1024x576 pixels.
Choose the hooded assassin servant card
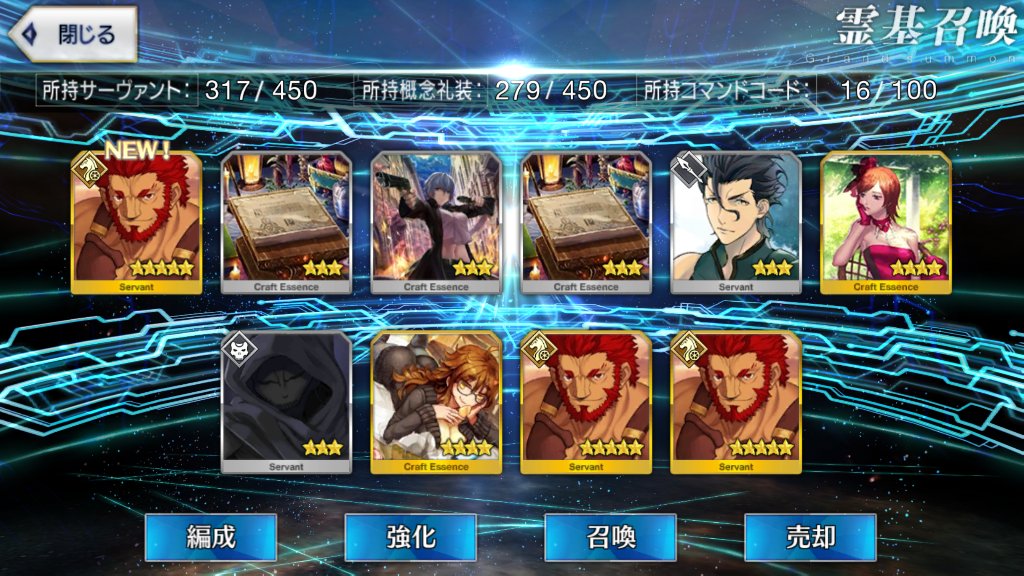pos(286,401)
